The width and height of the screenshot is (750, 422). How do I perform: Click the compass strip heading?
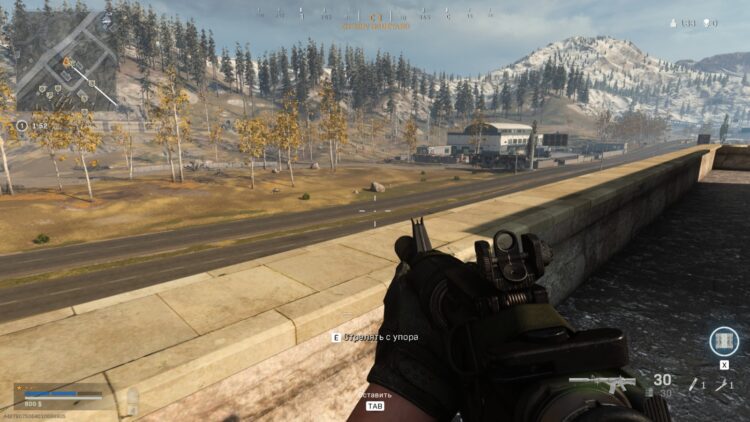click(375, 17)
